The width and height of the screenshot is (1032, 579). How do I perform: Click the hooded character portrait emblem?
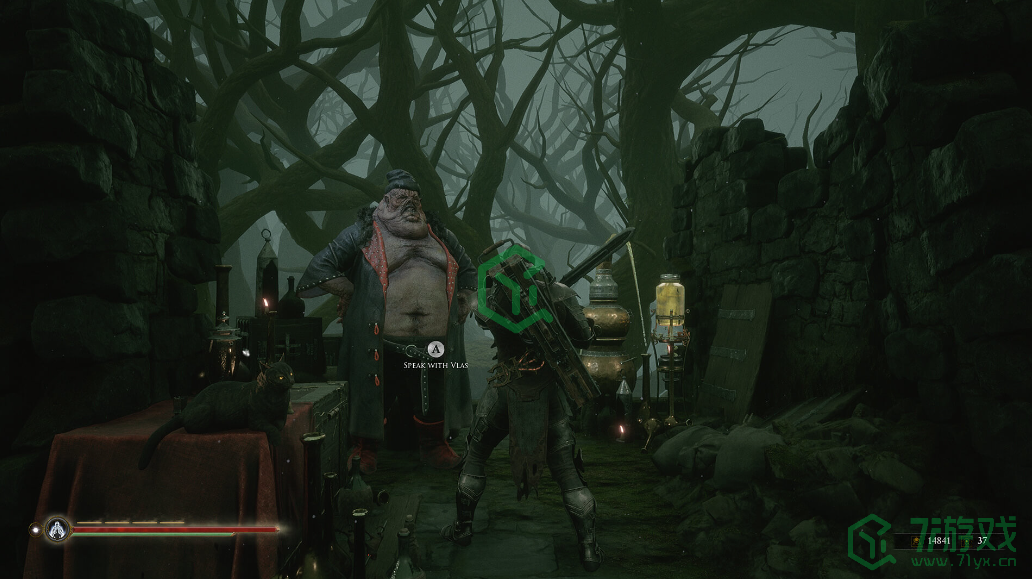(x=58, y=527)
